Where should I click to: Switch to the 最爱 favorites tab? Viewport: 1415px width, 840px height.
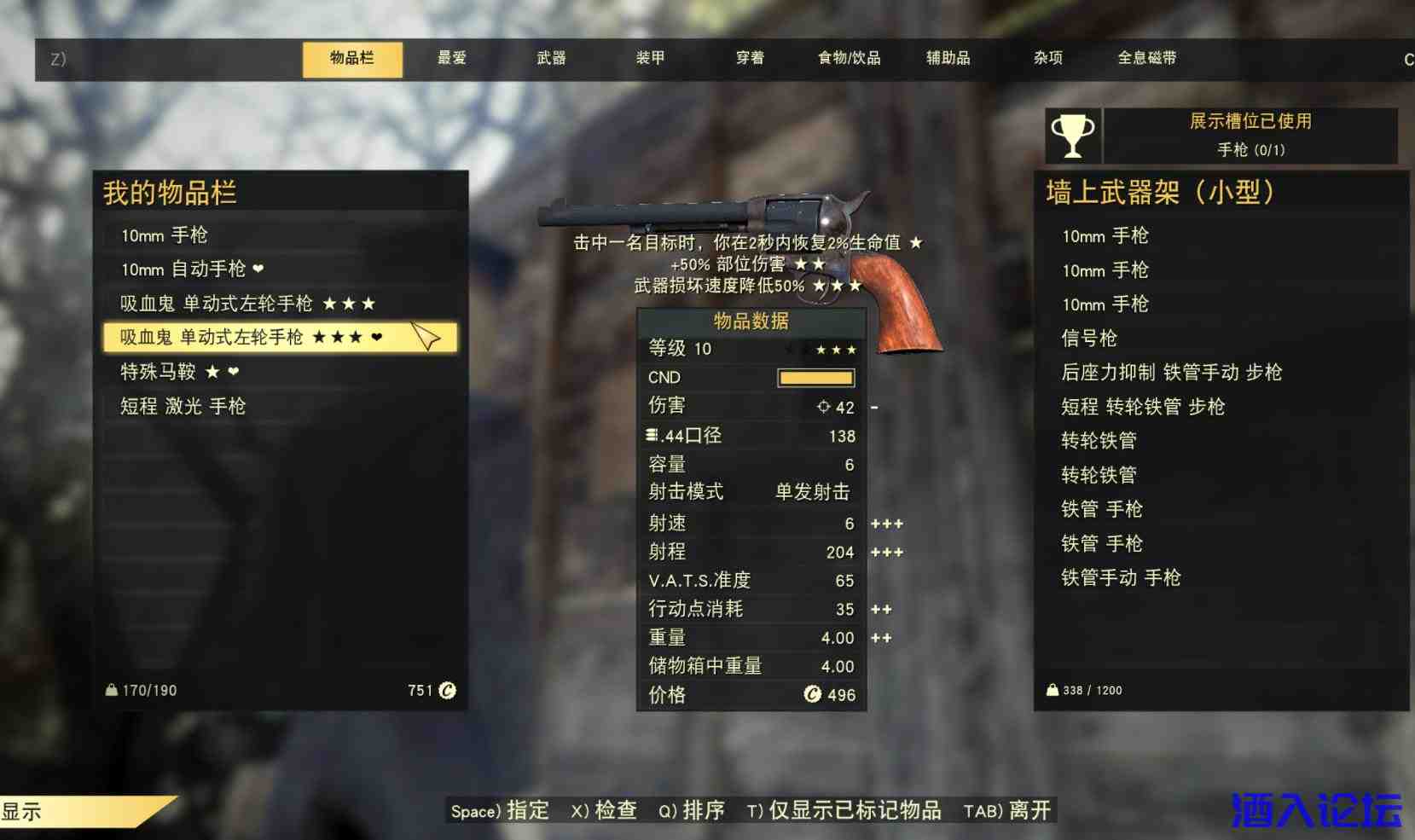coord(452,58)
